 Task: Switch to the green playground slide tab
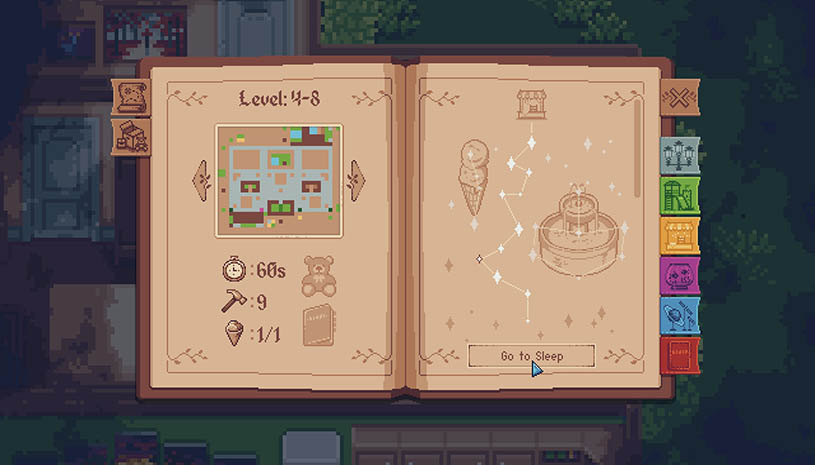click(679, 195)
